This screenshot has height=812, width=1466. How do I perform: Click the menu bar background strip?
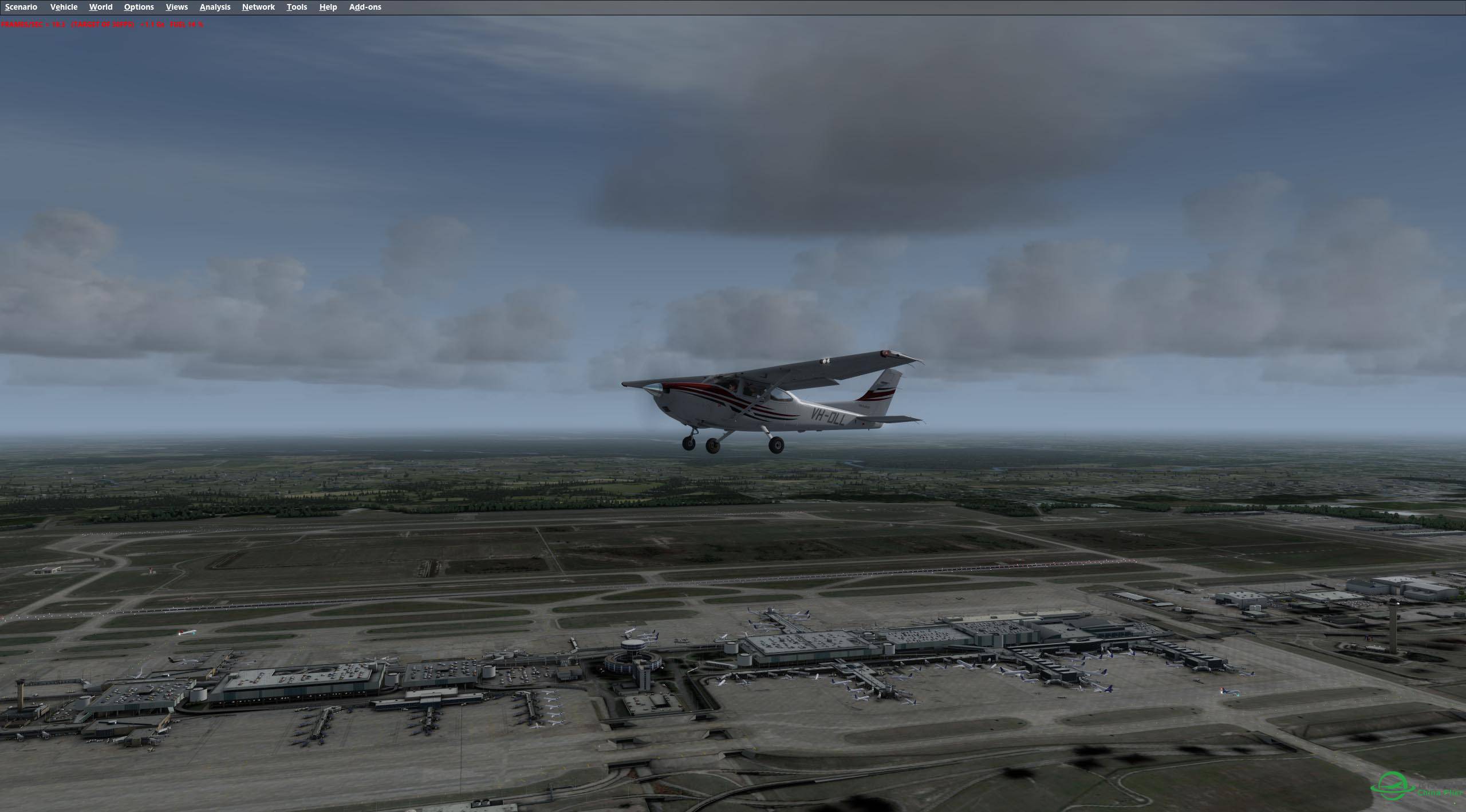(x=859, y=7)
